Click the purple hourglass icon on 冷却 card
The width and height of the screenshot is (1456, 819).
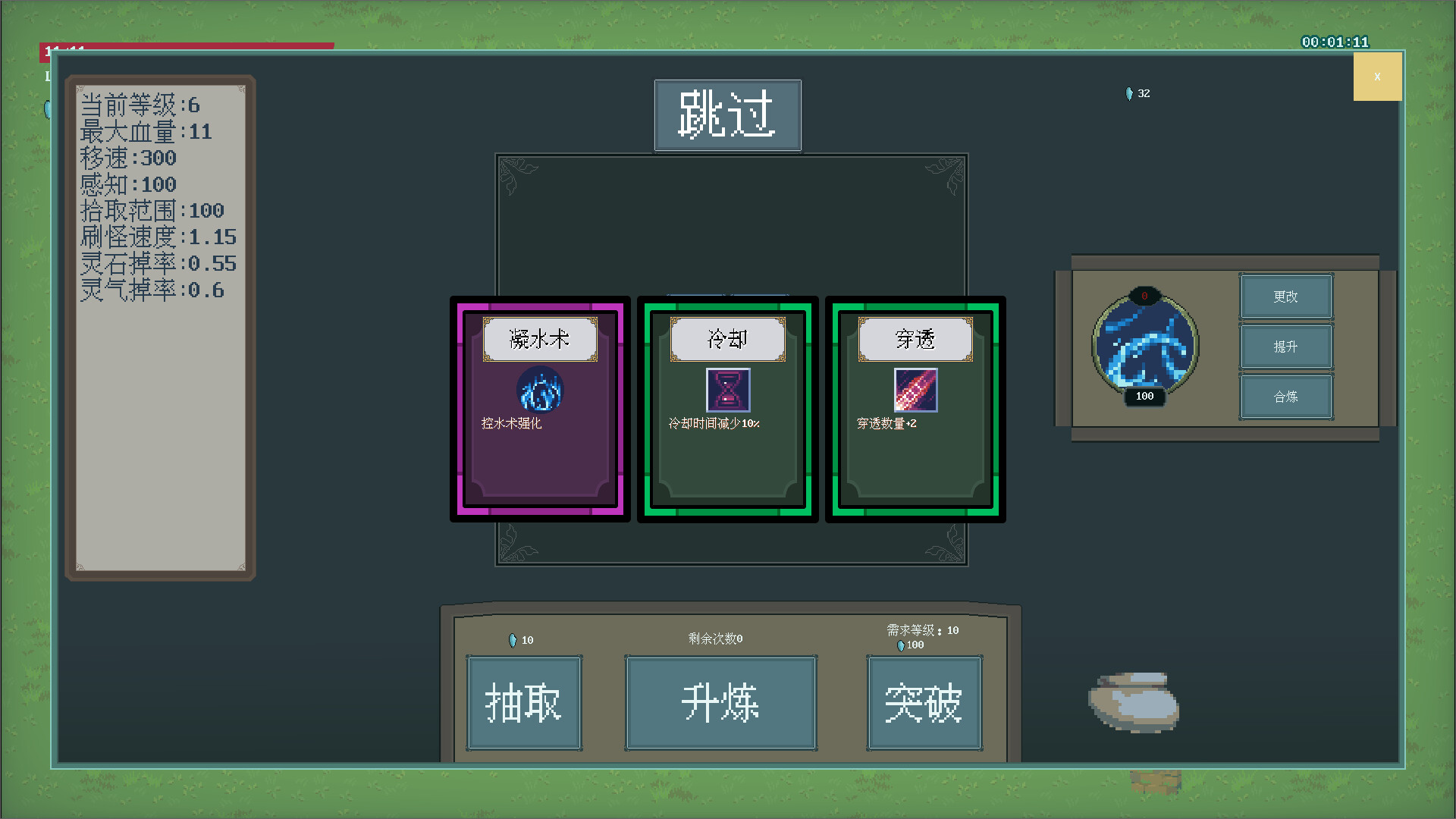[x=727, y=390]
